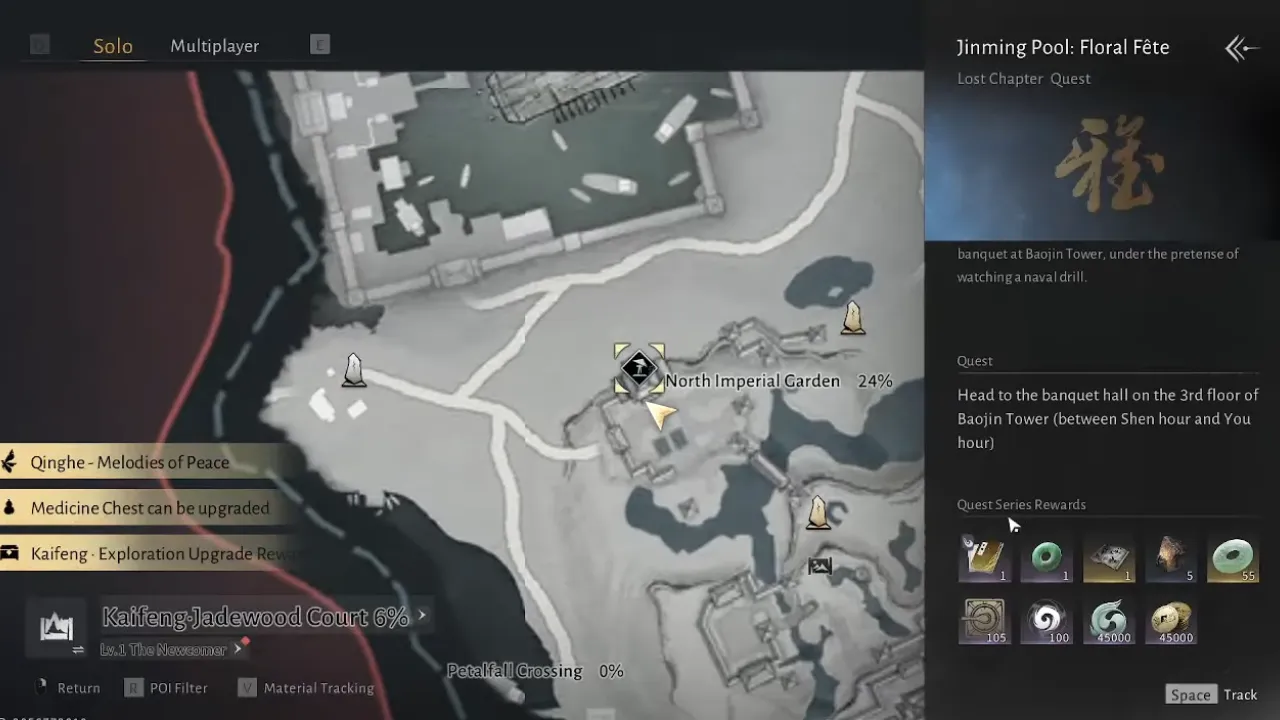
Task: Track the Jinming Pool quest
Action: (x=1212, y=695)
